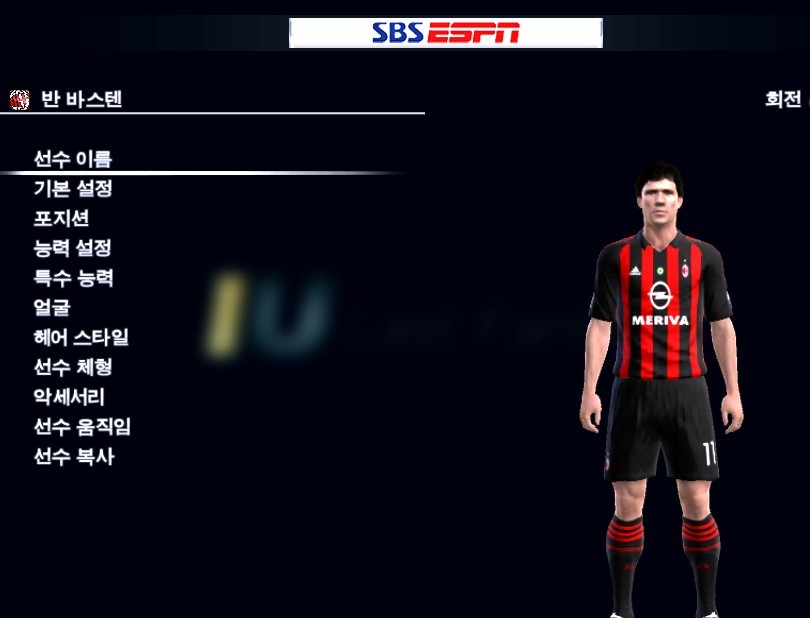Open the 얼굴 edit option
The image size is (810, 618).
point(52,308)
